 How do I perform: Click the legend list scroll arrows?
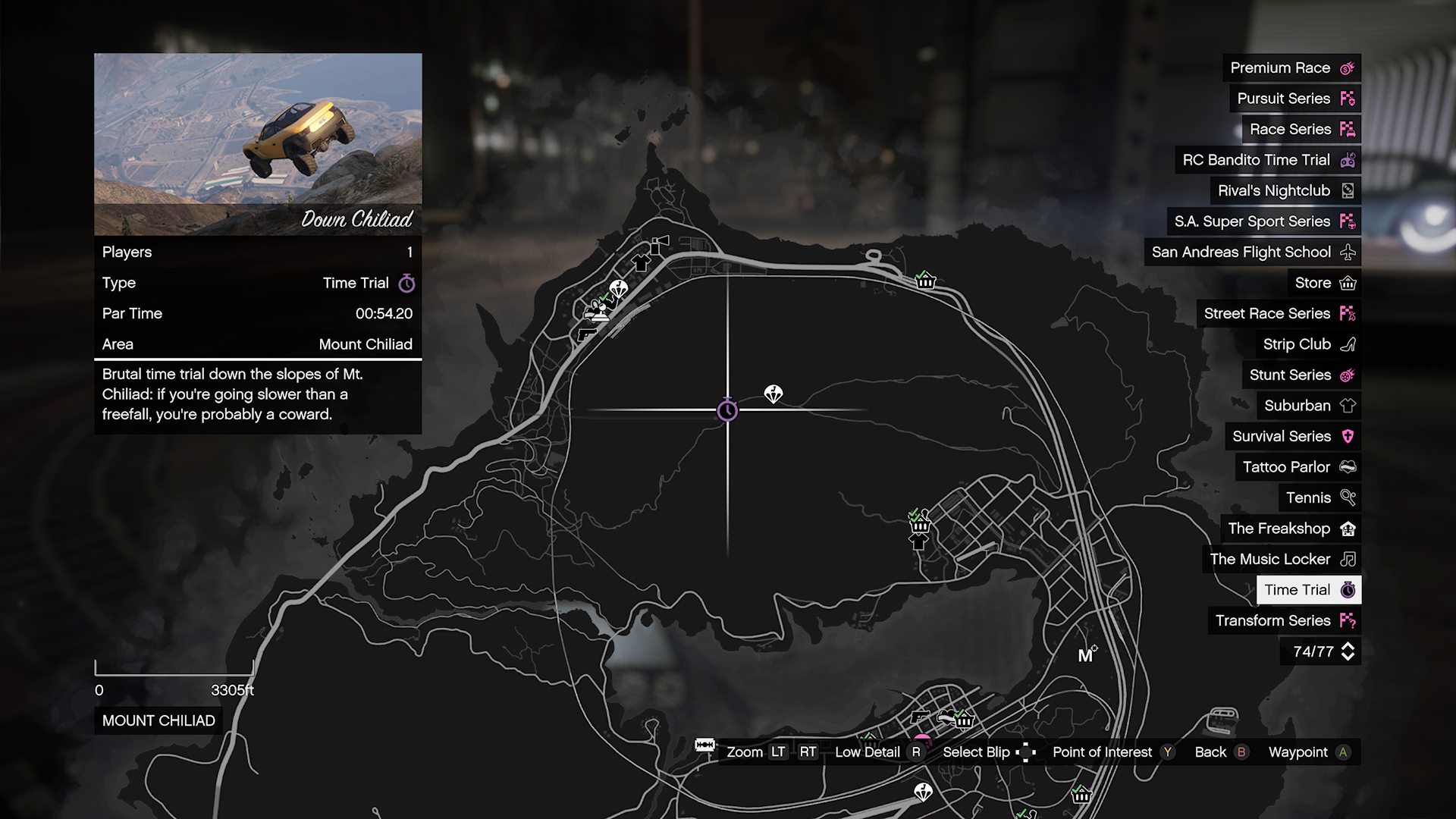click(x=1348, y=651)
